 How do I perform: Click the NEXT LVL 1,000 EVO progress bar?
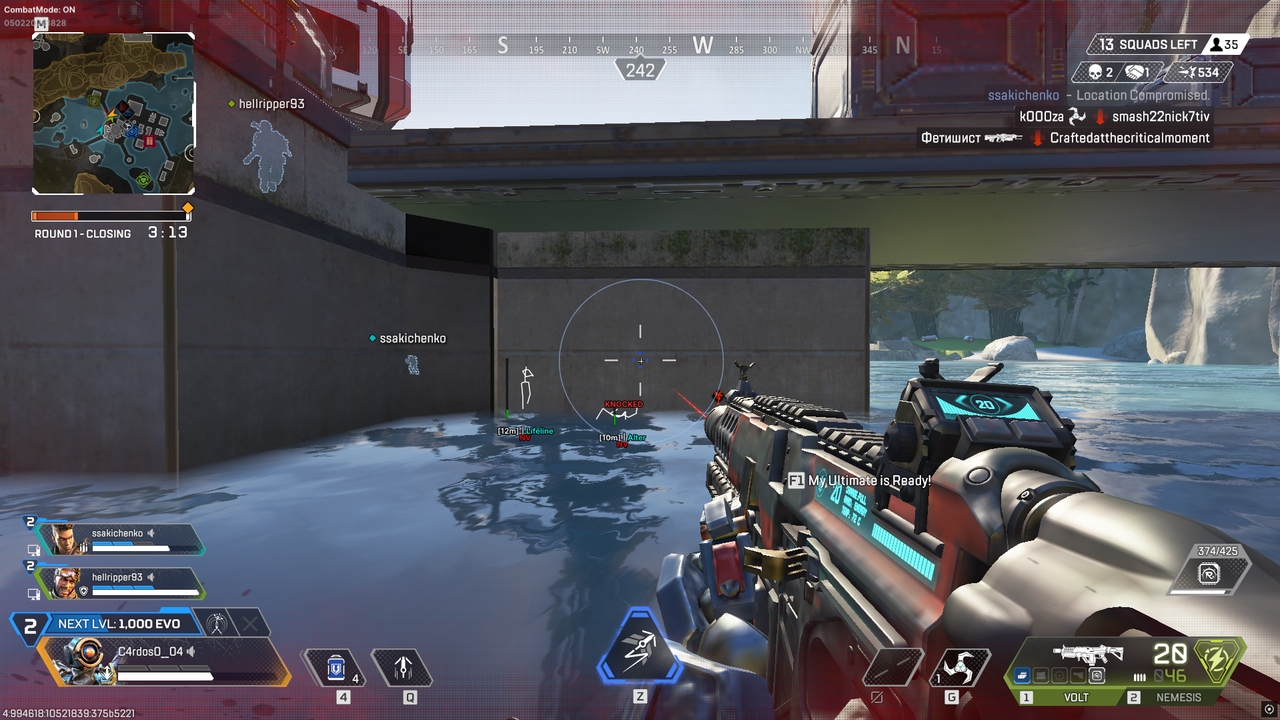click(120, 623)
